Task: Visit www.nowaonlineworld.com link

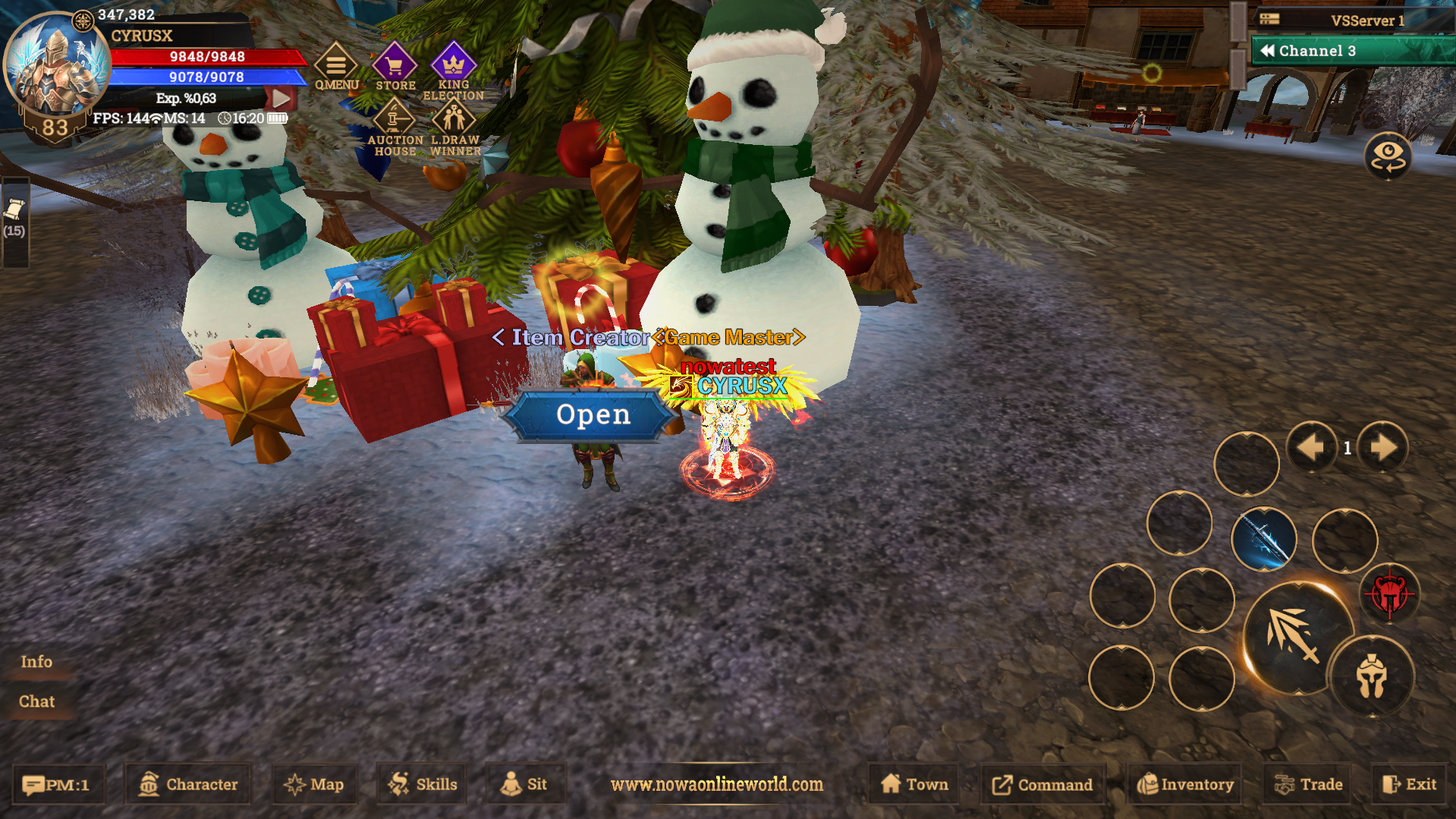Action: [718, 785]
